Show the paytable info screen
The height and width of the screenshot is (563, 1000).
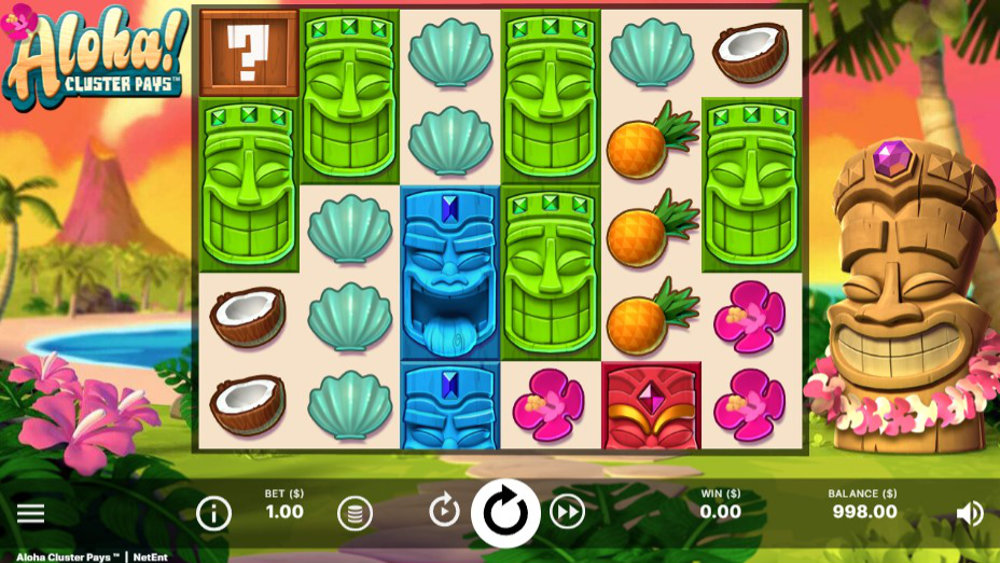point(213,514)
